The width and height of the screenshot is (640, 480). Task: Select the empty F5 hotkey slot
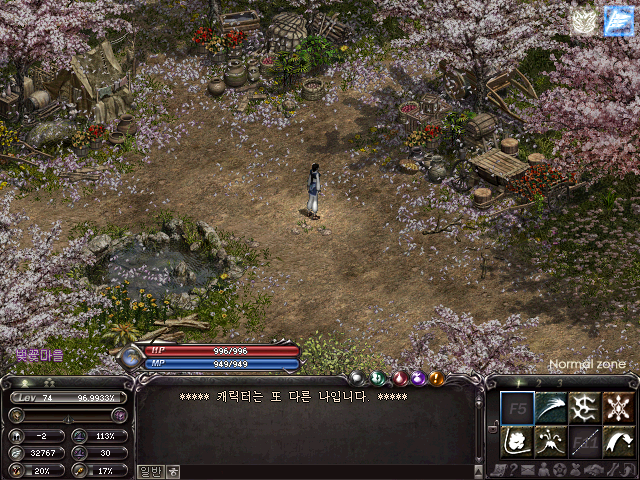click(517, 408)
